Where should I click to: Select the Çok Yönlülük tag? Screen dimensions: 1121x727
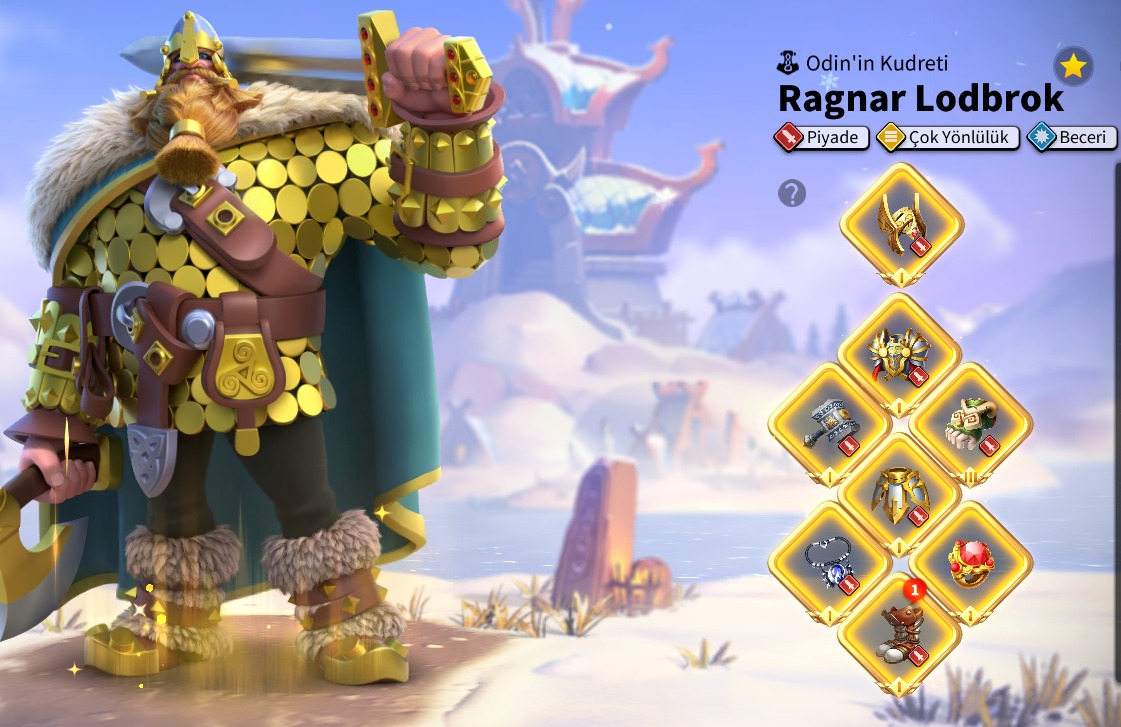pos(948,137)
